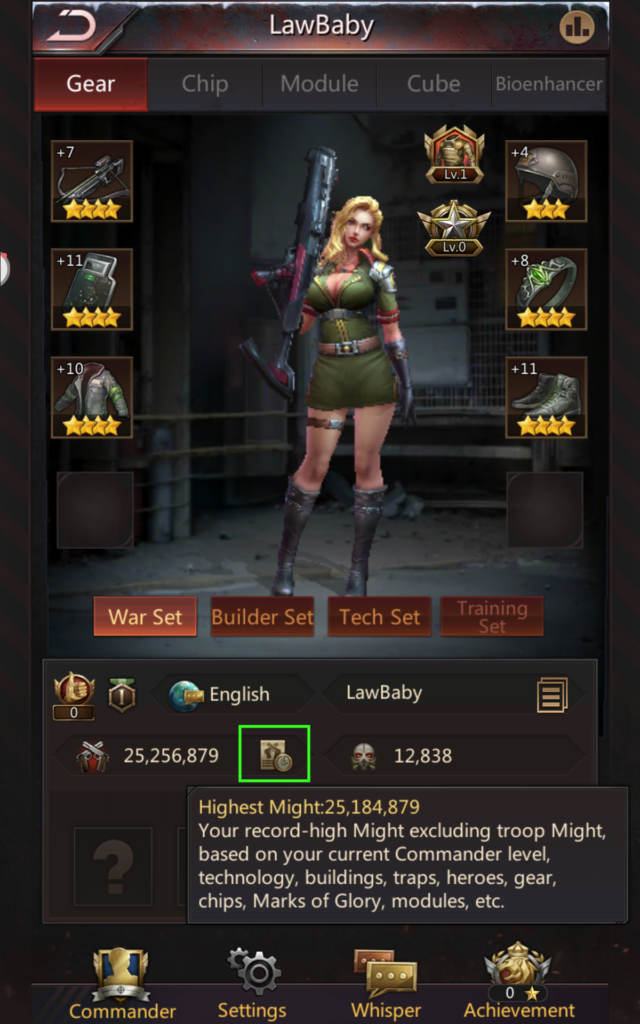The width and height of the screenshot is (640, 1024).
Task: Click the highlighted Highest Might record icon
Action: tap(274, 755)
